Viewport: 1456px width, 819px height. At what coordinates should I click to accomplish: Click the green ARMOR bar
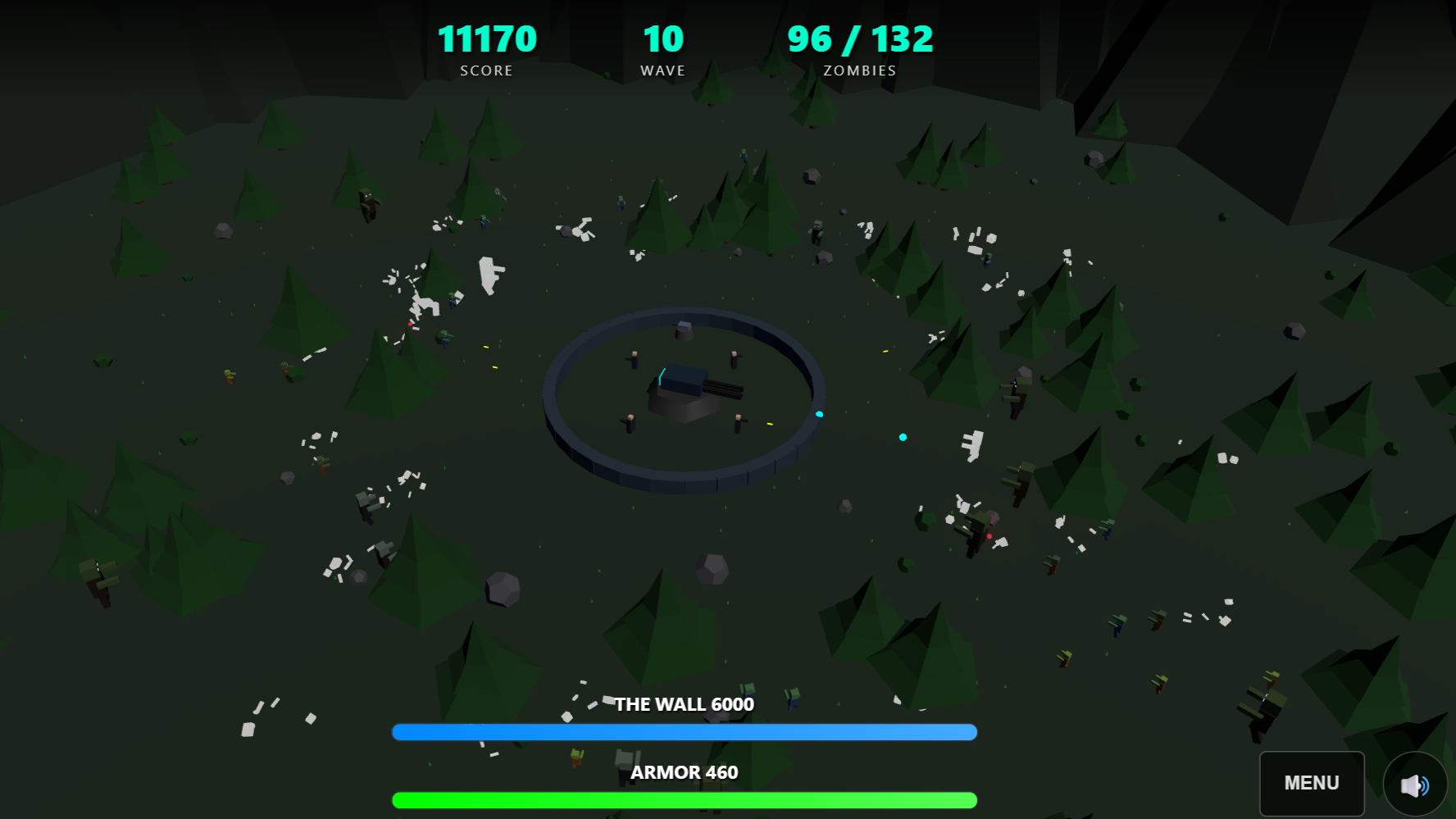point(685,798)
